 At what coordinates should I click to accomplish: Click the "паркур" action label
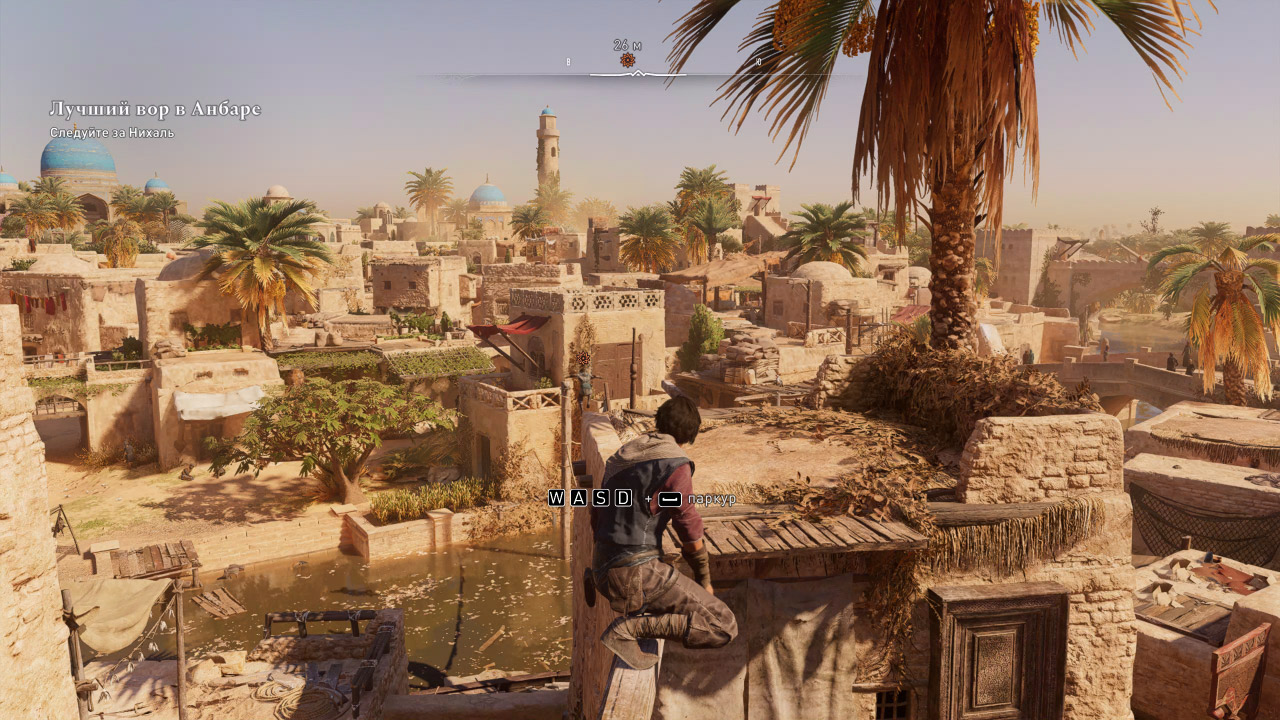coord(713,499)
